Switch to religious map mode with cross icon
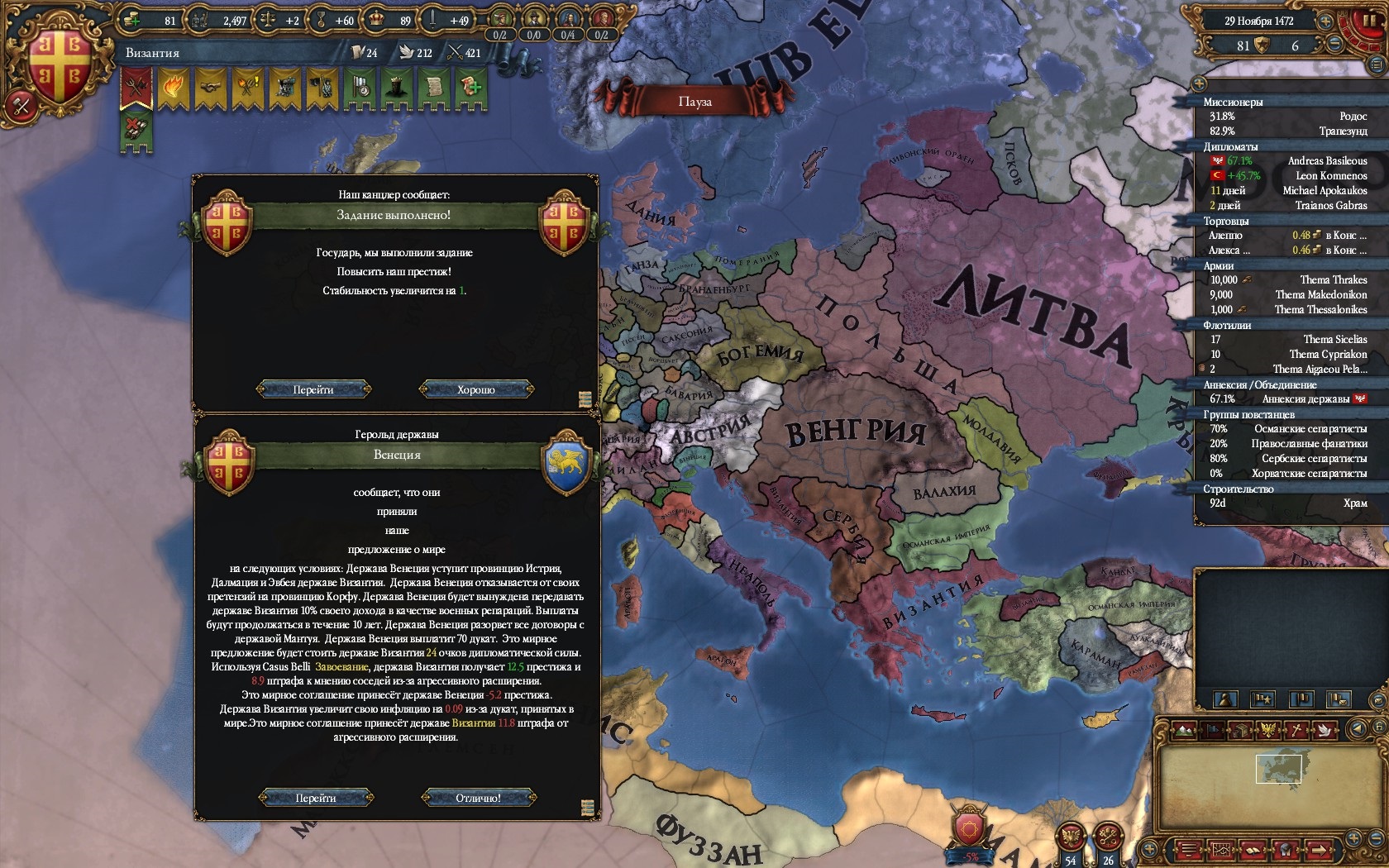 (1297, 729)
